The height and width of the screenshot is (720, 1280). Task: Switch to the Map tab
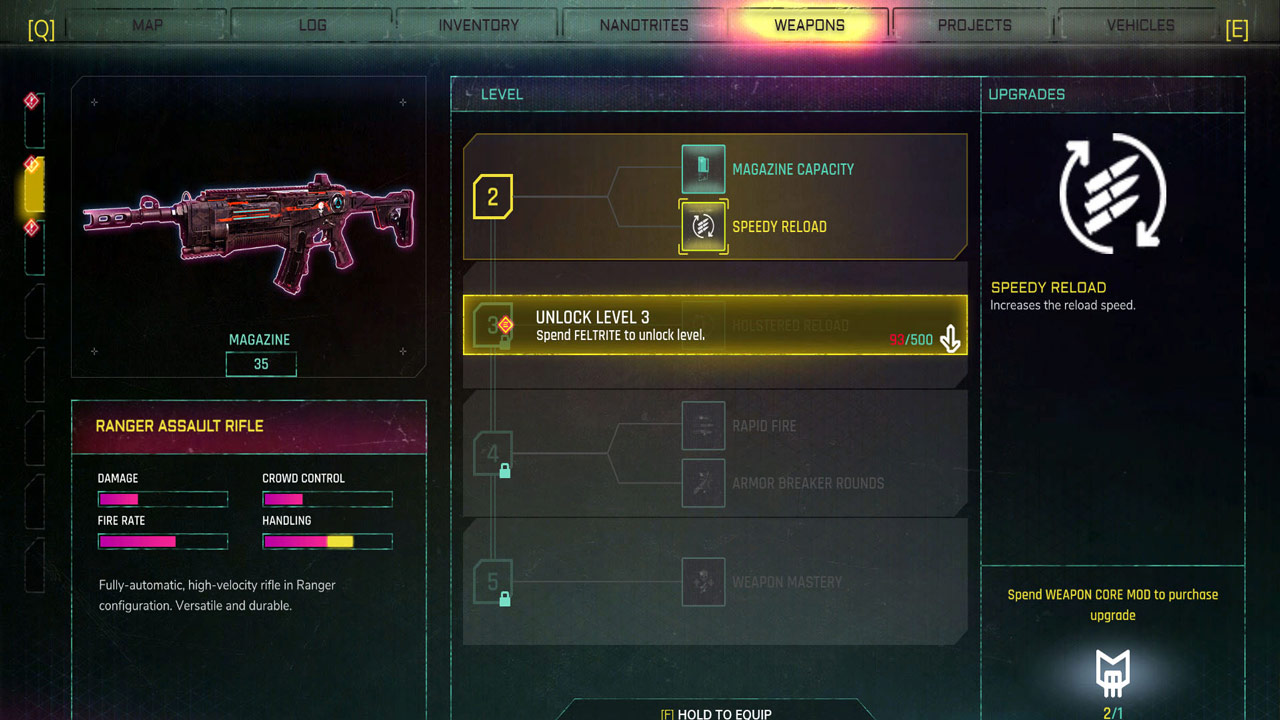(147, 25)
